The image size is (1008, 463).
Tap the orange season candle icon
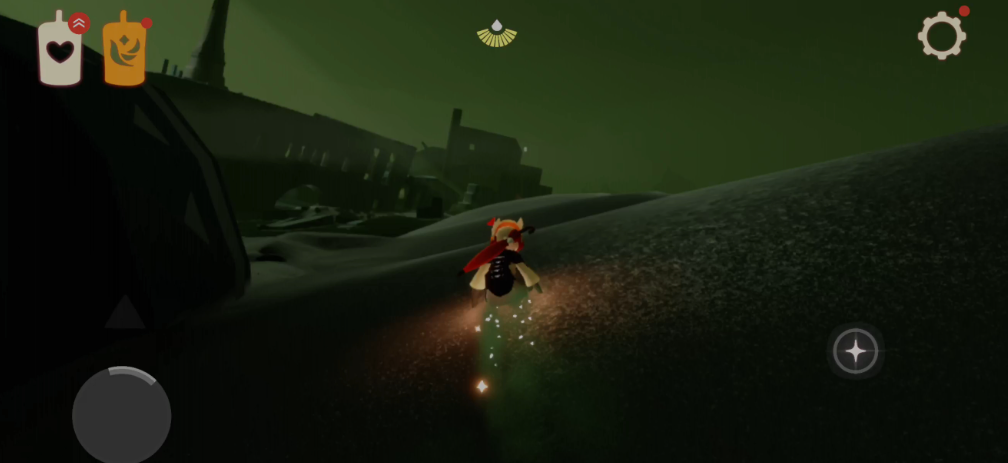click(x=124, y=52)
